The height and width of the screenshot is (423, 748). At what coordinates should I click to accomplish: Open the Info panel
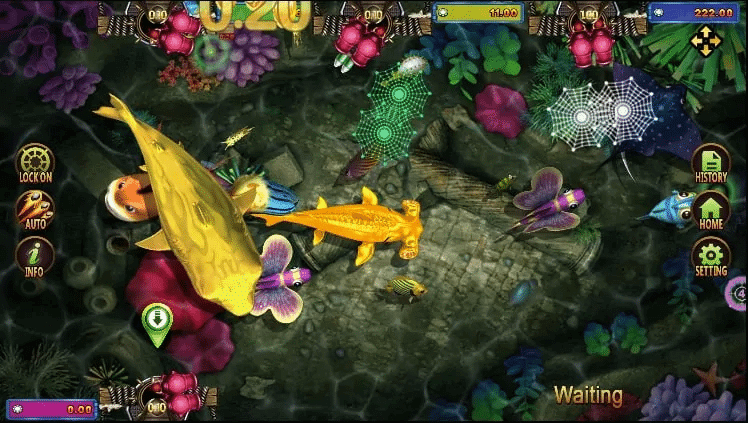pos(35,256)
